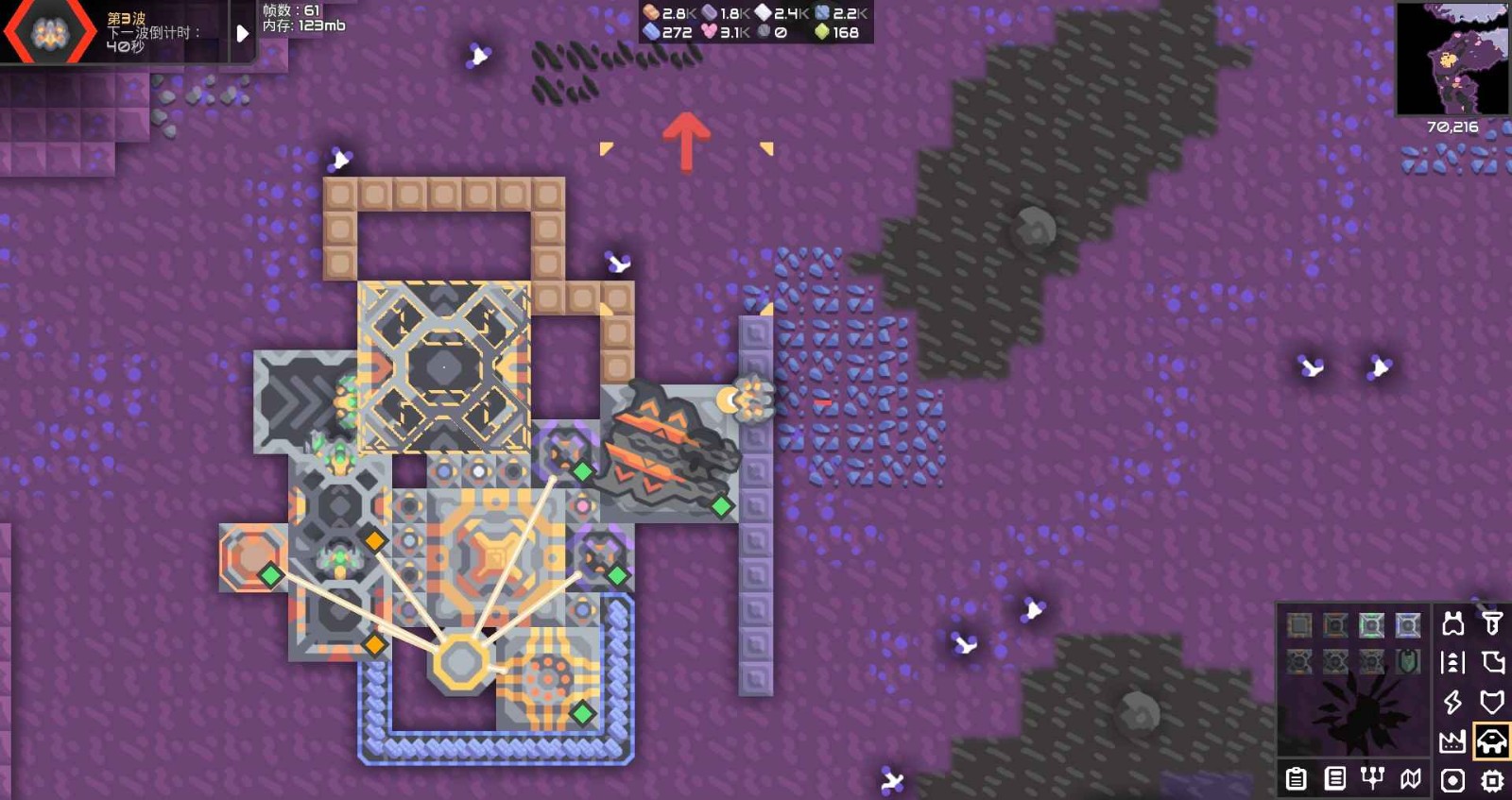Viewport: 1512px width, 800px height.
Task: Pick the green-framed unit block
Action: [1371, 625]
